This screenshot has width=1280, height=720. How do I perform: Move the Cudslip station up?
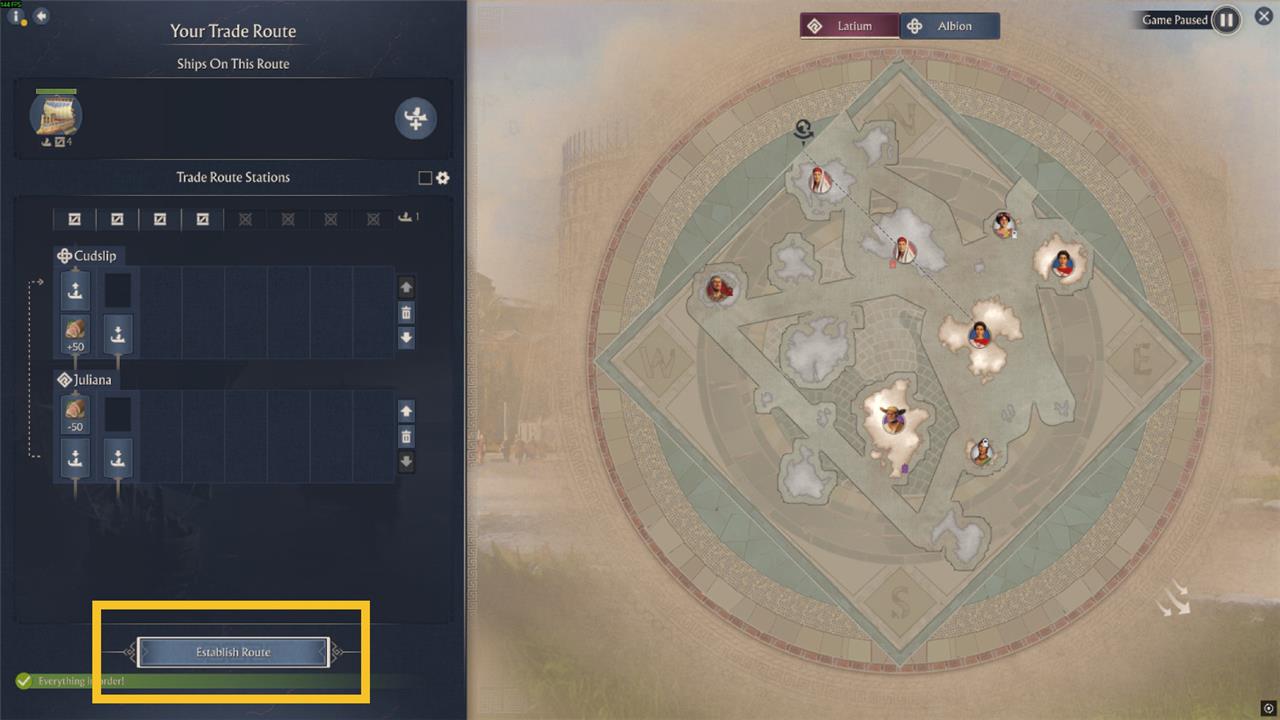click(406, 288)
